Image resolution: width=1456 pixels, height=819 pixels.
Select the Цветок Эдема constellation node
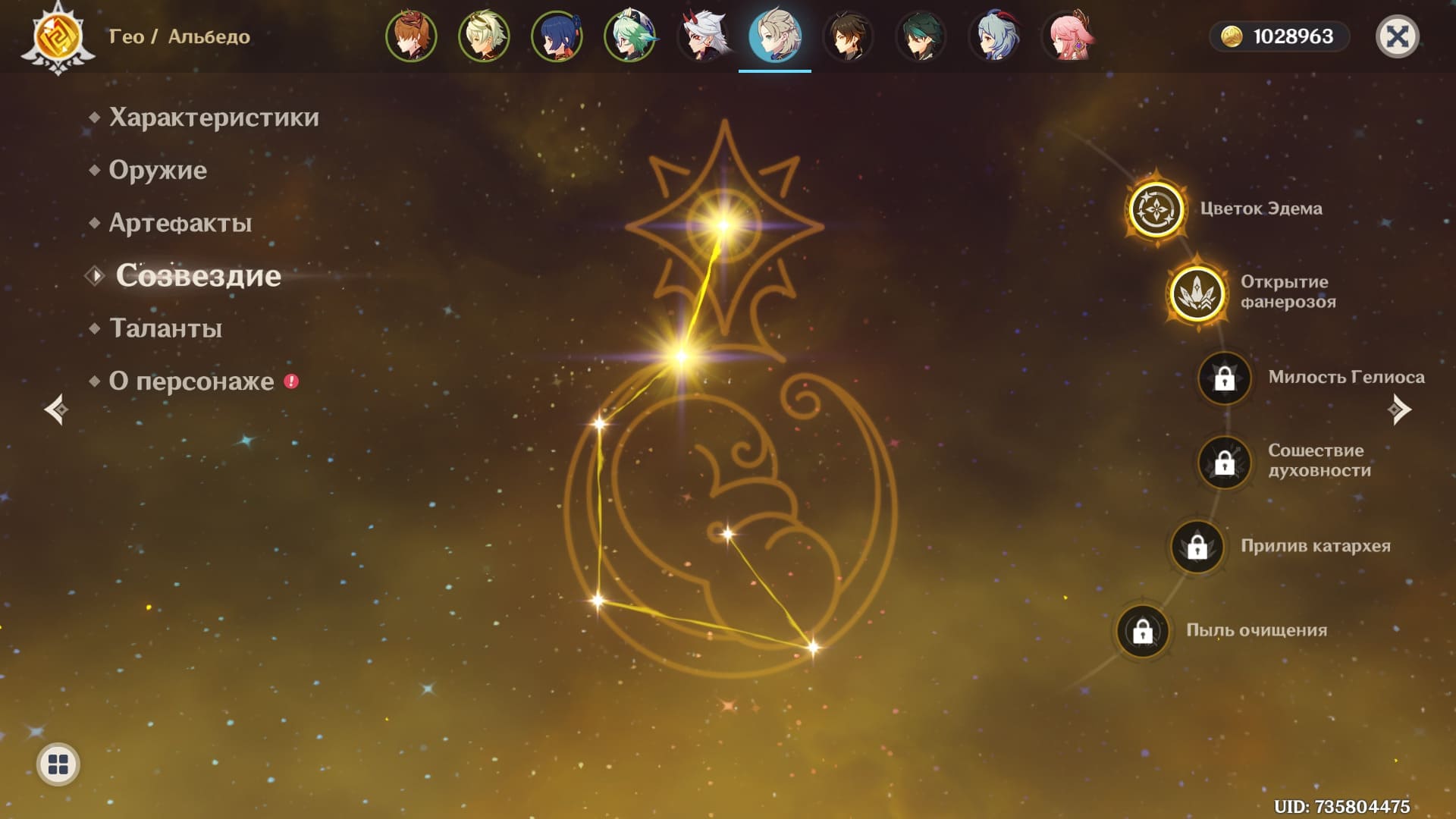1156,209
